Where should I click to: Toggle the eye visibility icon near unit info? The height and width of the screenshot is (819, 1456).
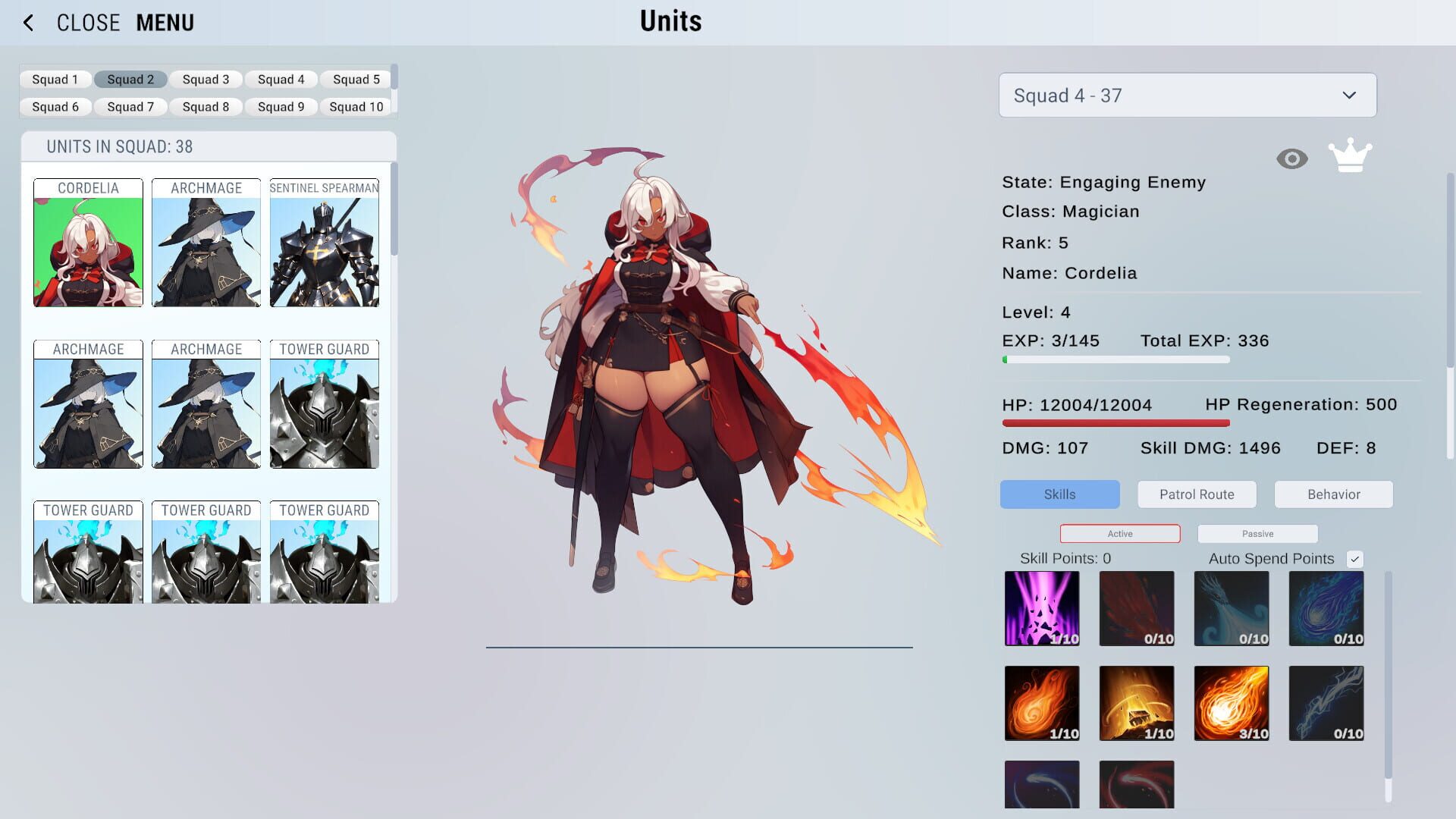[1291, 158]
